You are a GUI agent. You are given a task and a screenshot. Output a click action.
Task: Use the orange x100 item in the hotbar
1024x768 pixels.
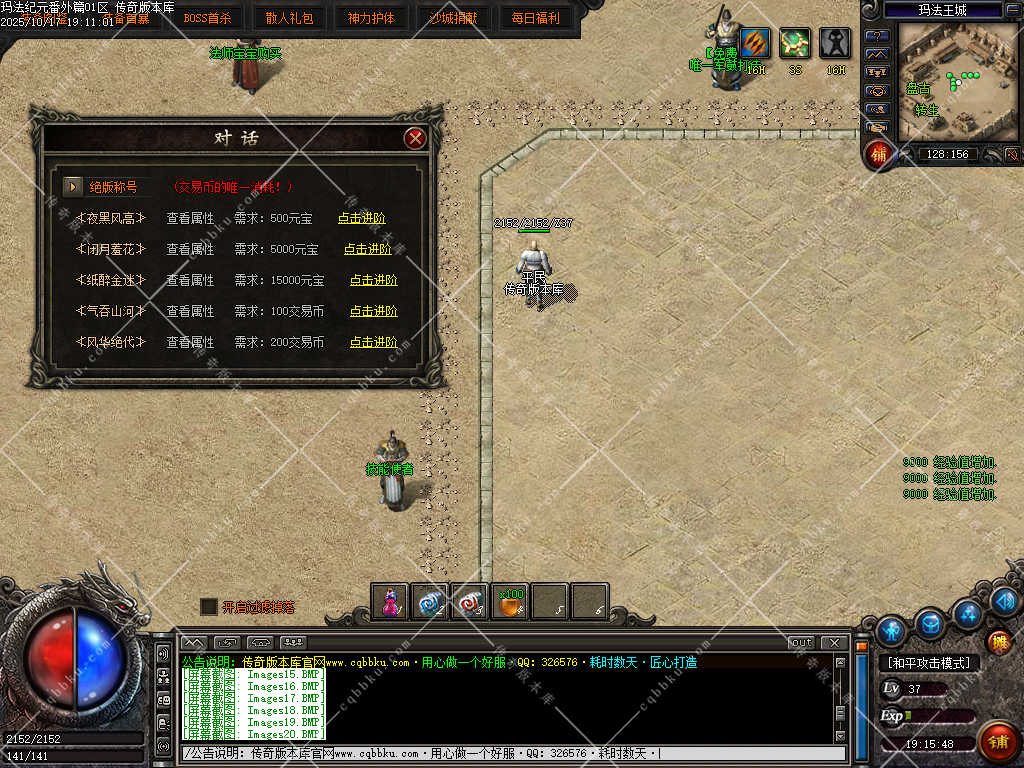click(511, 602)
